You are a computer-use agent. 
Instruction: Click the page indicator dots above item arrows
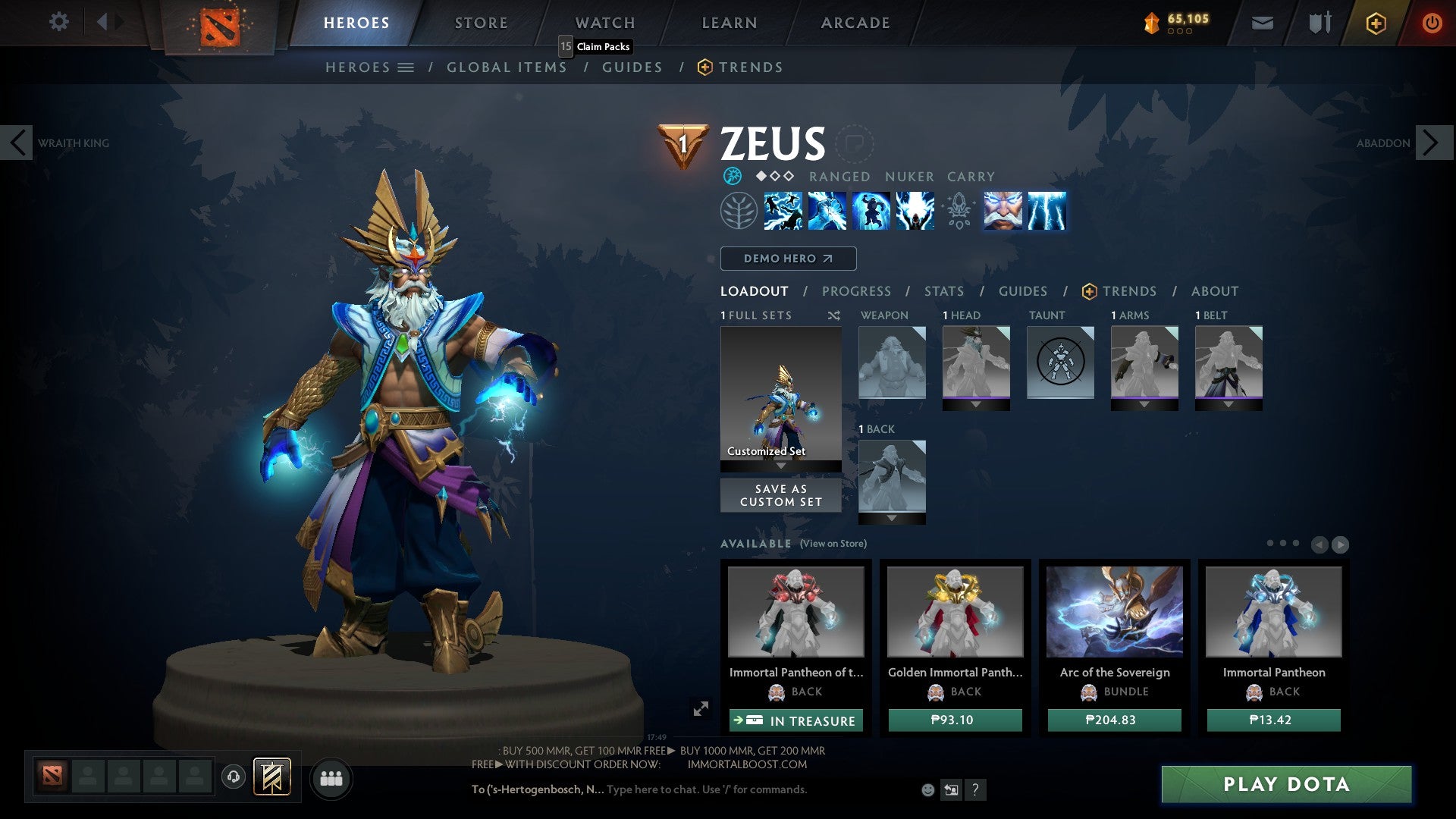[1282, 544]
